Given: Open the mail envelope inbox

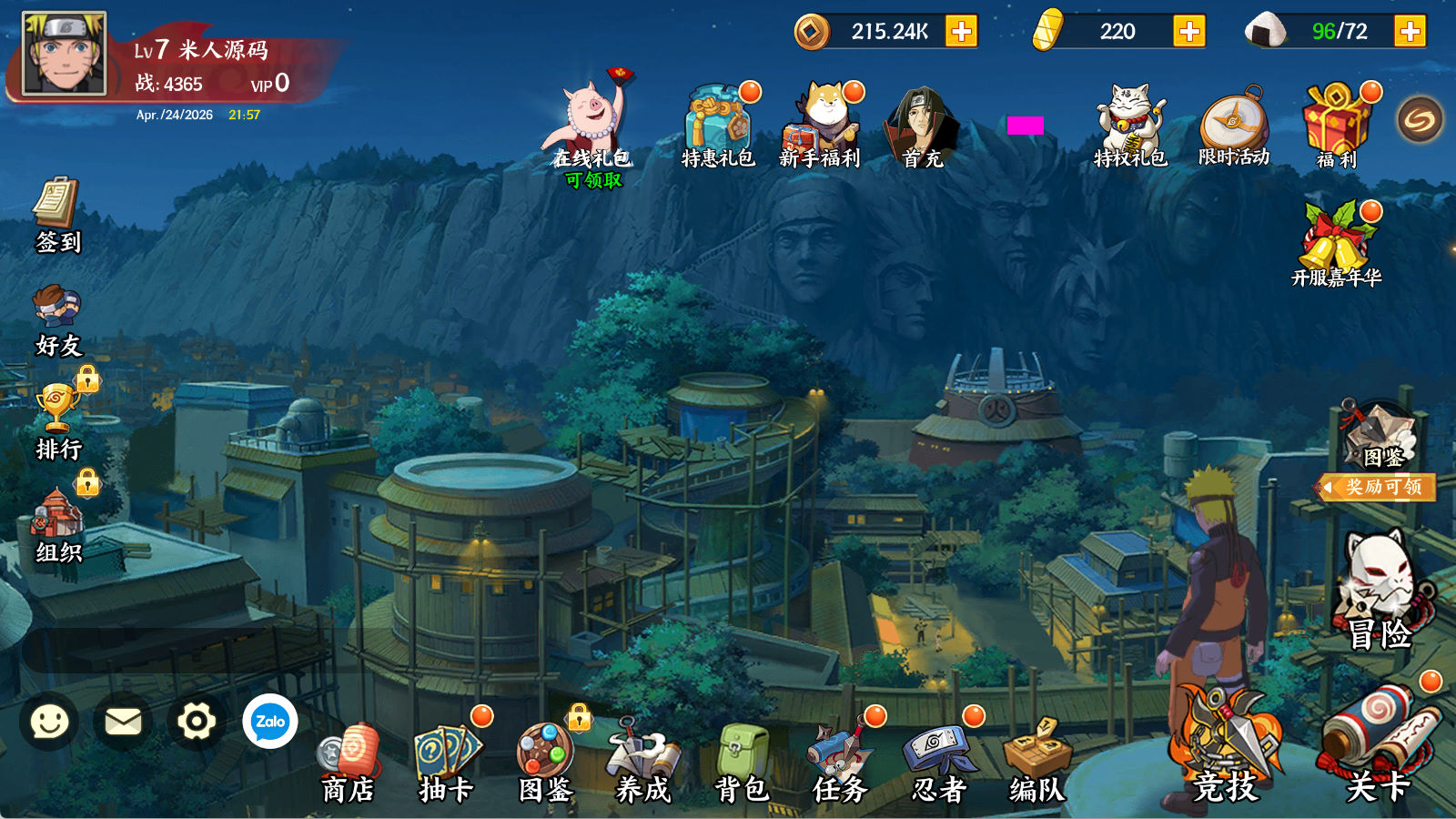Looking at the screenshot, I should [123, 722].
